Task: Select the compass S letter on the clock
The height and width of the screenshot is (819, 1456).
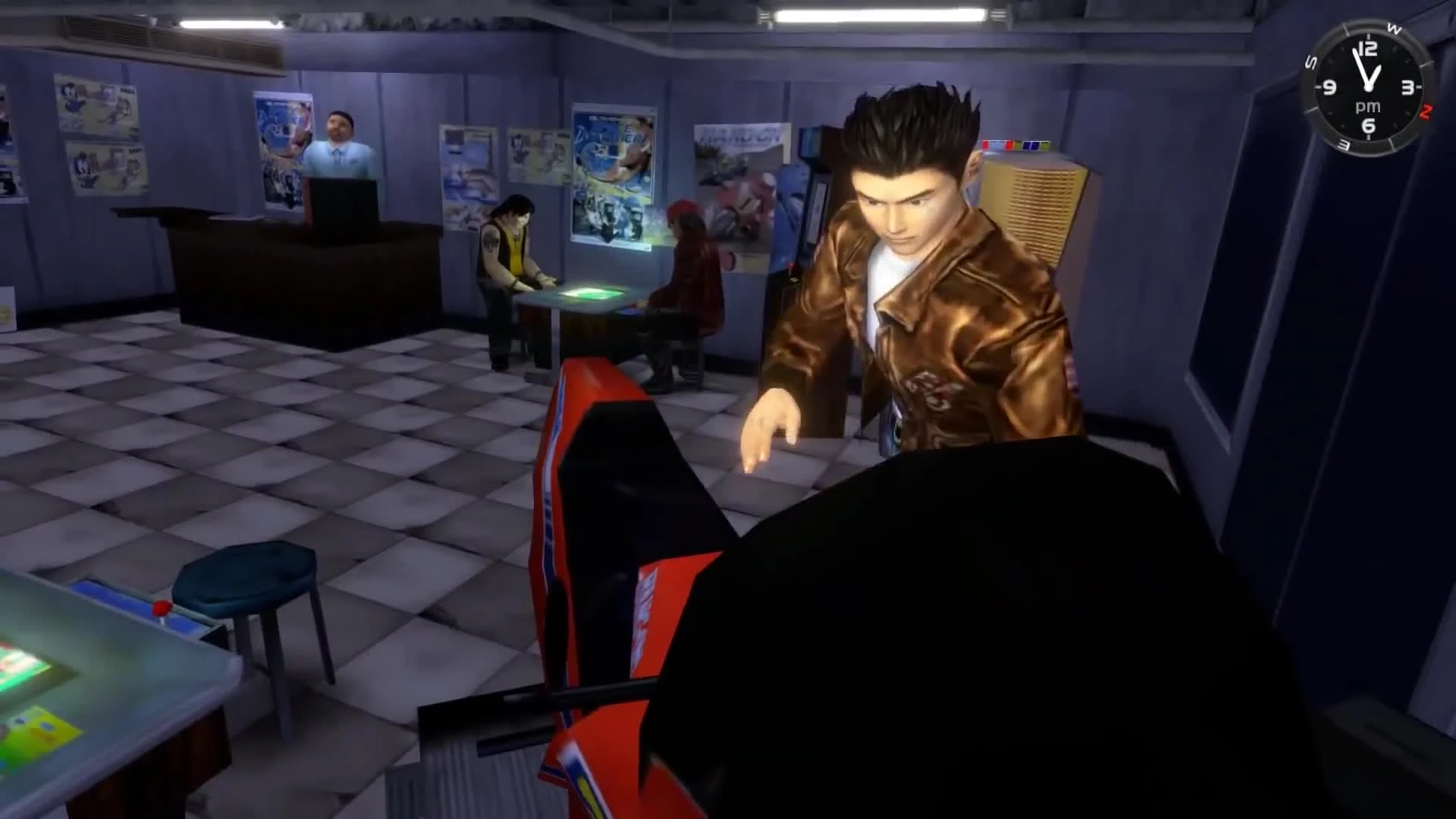Action: (1311, 61)
